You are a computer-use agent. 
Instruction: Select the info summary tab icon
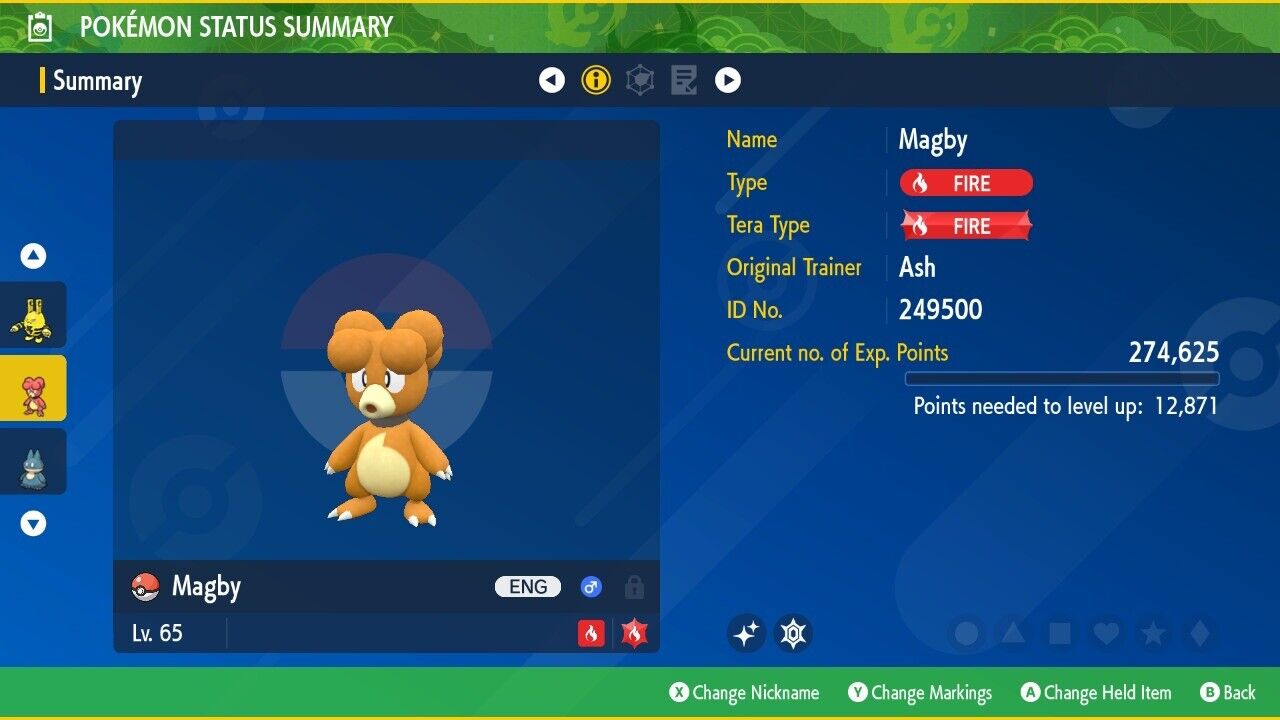(x=596, y=80)
